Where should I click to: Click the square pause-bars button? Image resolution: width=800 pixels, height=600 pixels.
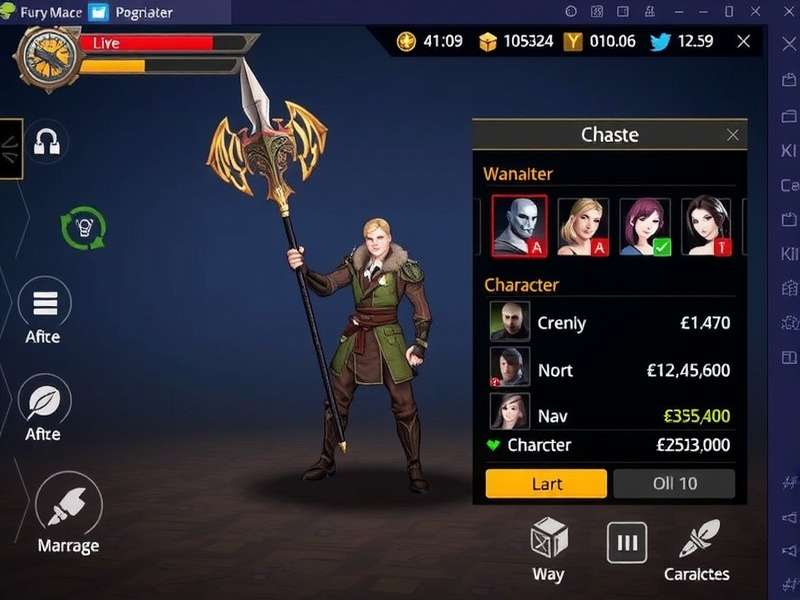[x=627, y=543]
